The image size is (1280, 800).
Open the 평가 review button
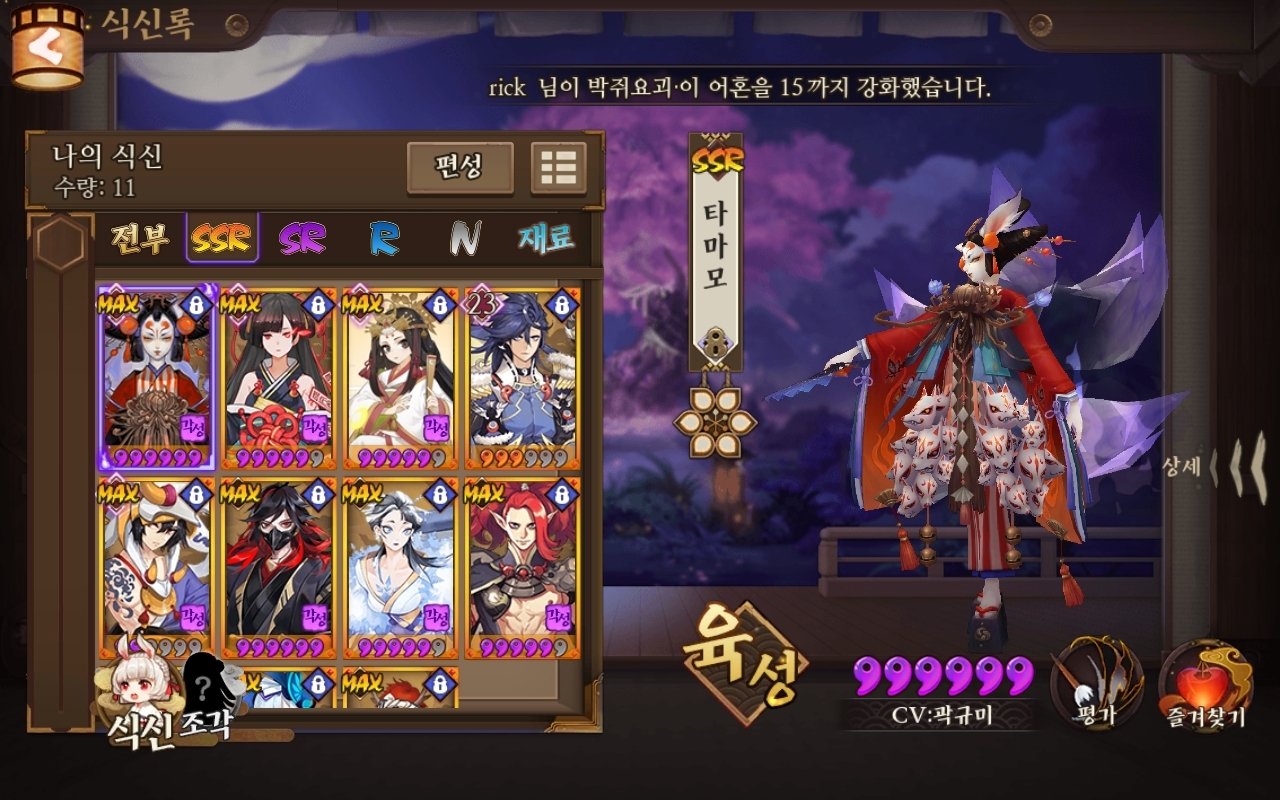[x=1097, y=684]
